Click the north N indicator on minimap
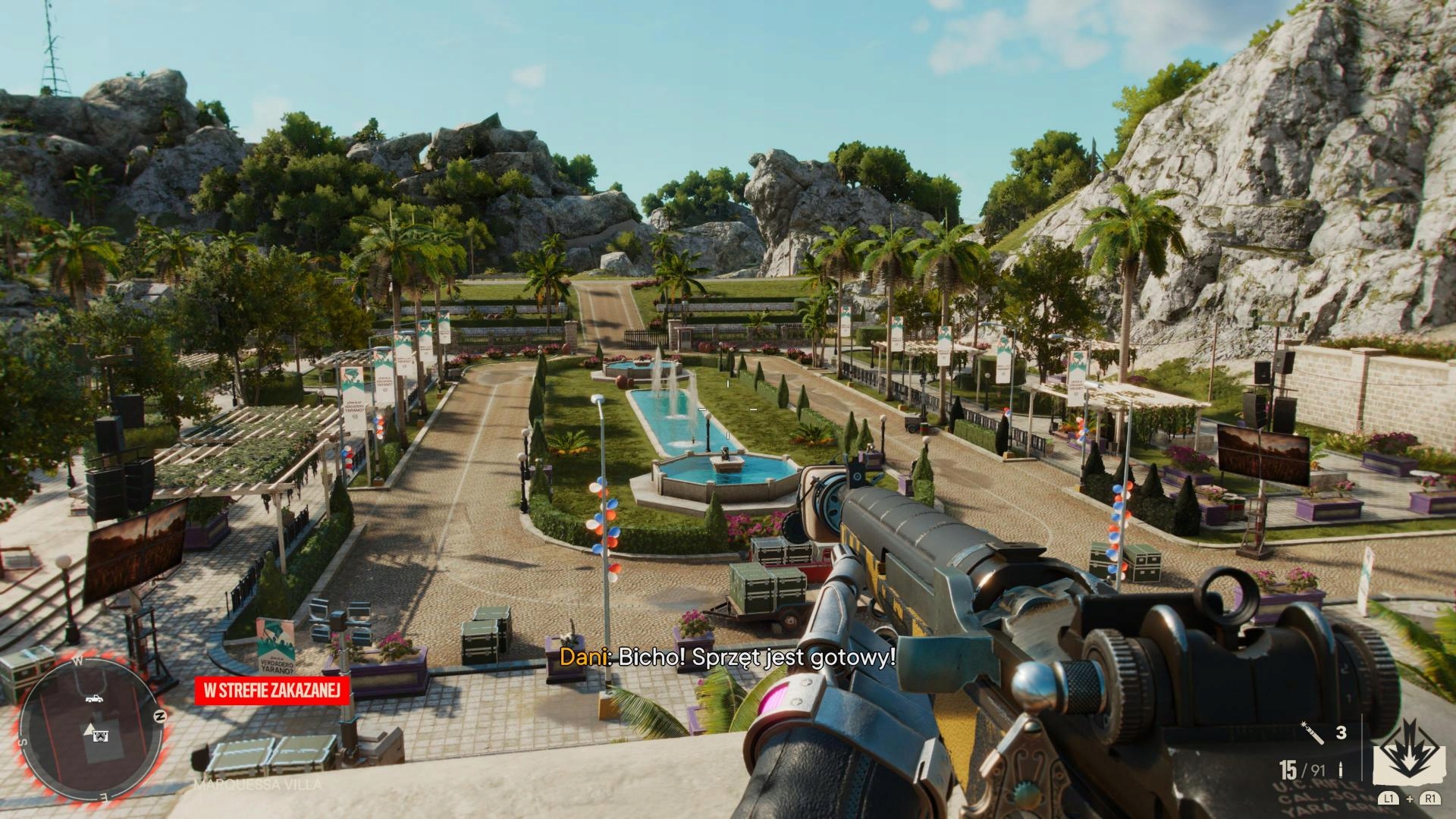This screenshot has height=819, width=1456. pos(159,716)
